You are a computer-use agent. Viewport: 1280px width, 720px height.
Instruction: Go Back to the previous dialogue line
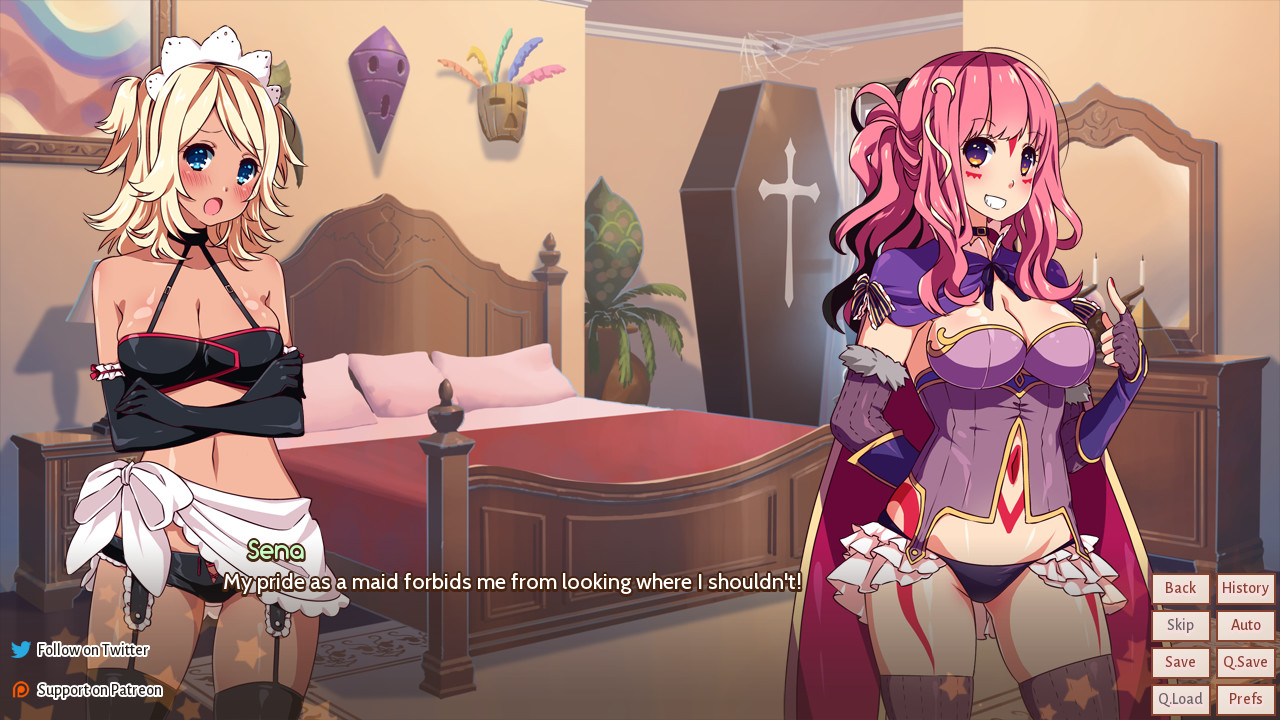click(1180, 588)
